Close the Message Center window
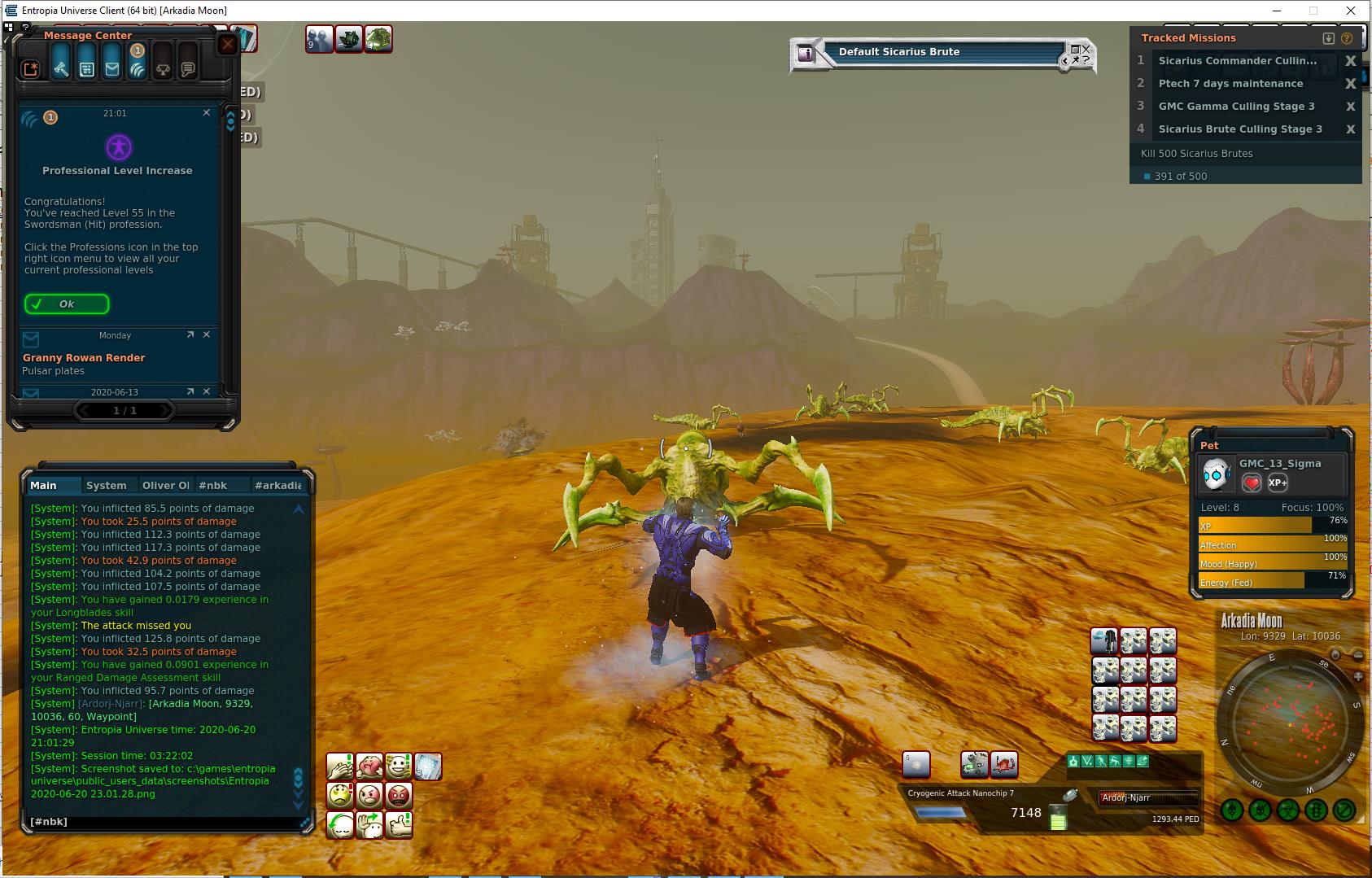This screenshot has height=878, width=1372. coord(228,44)
